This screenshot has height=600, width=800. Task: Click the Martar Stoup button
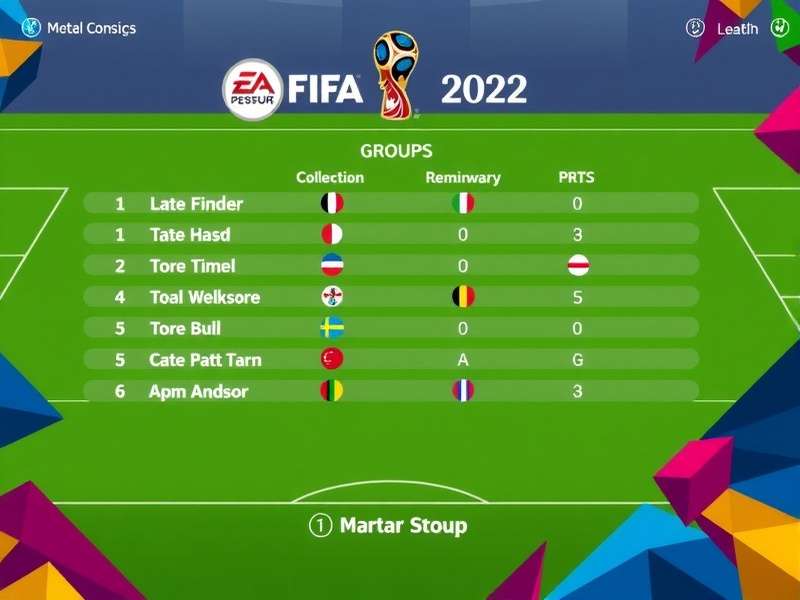(x=388, y=525)
